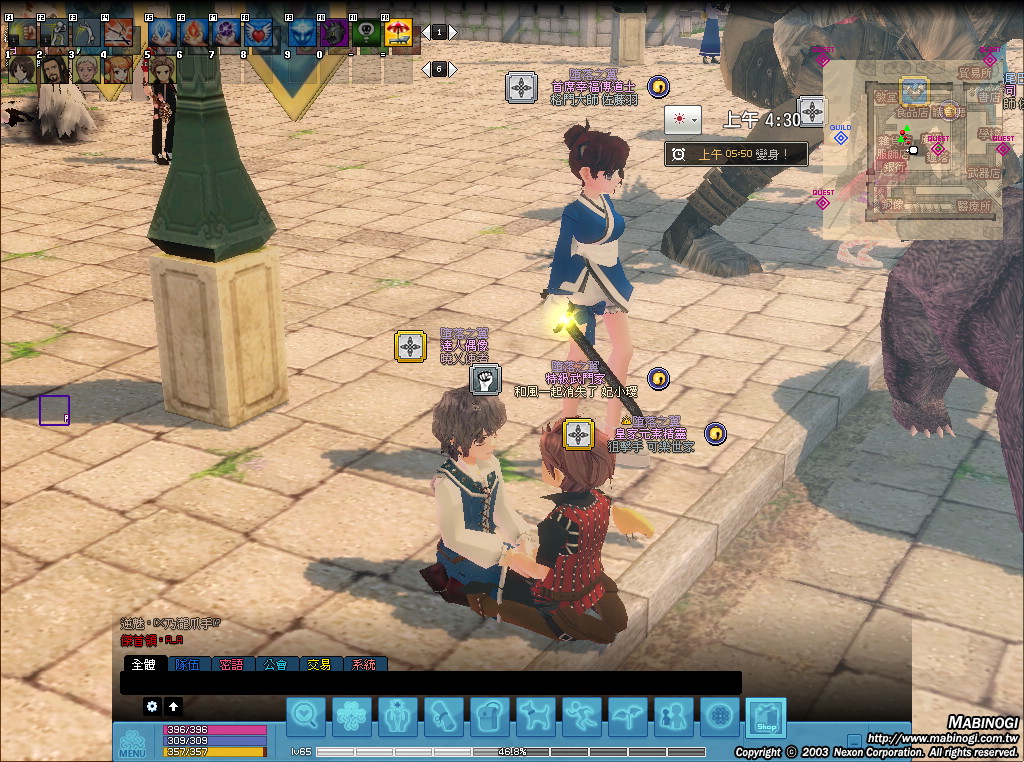1024x762 pixels.
Task: Switch to the 隊伍 chat tab
Action: (x=187, y=664)
